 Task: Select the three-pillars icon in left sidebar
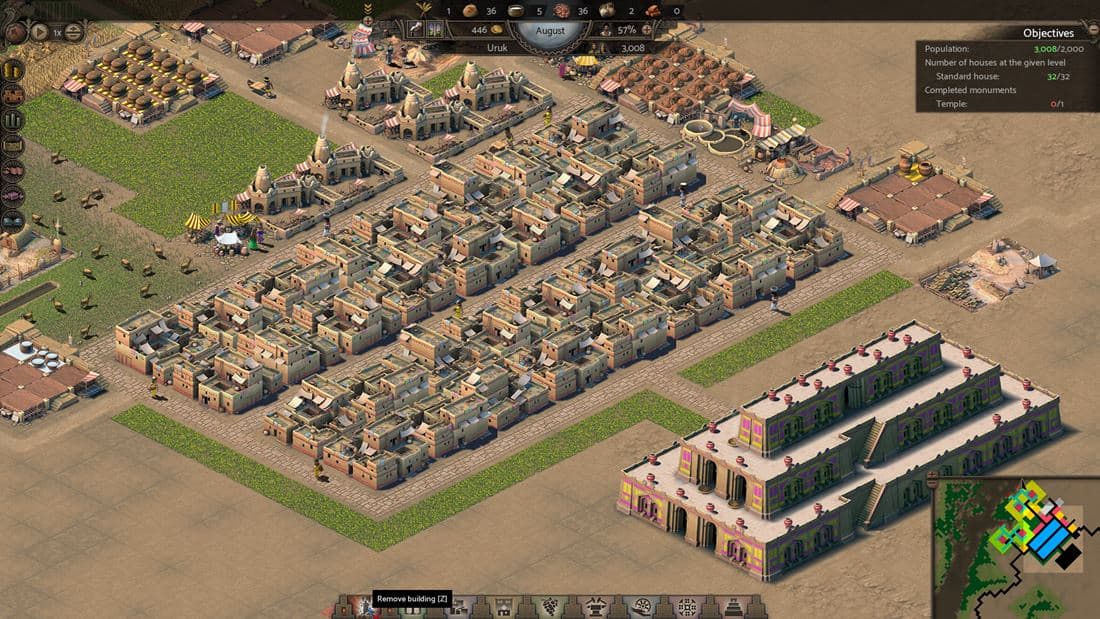tap(13, 120)
